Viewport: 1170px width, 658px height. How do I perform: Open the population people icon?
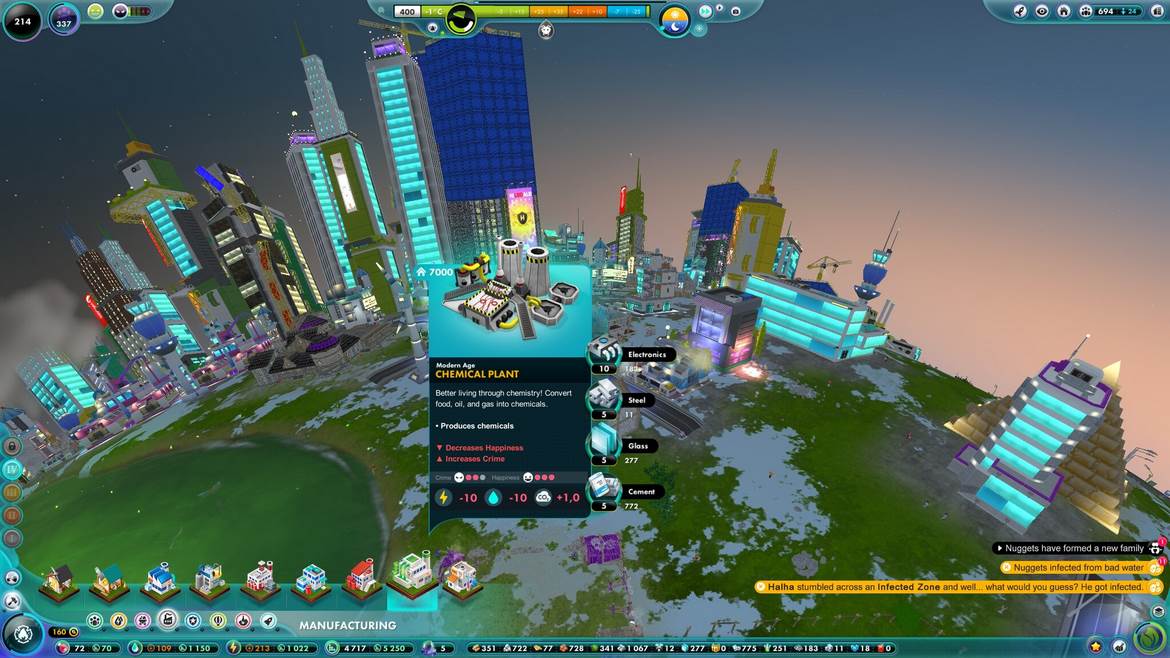[x=1085, y=11]
